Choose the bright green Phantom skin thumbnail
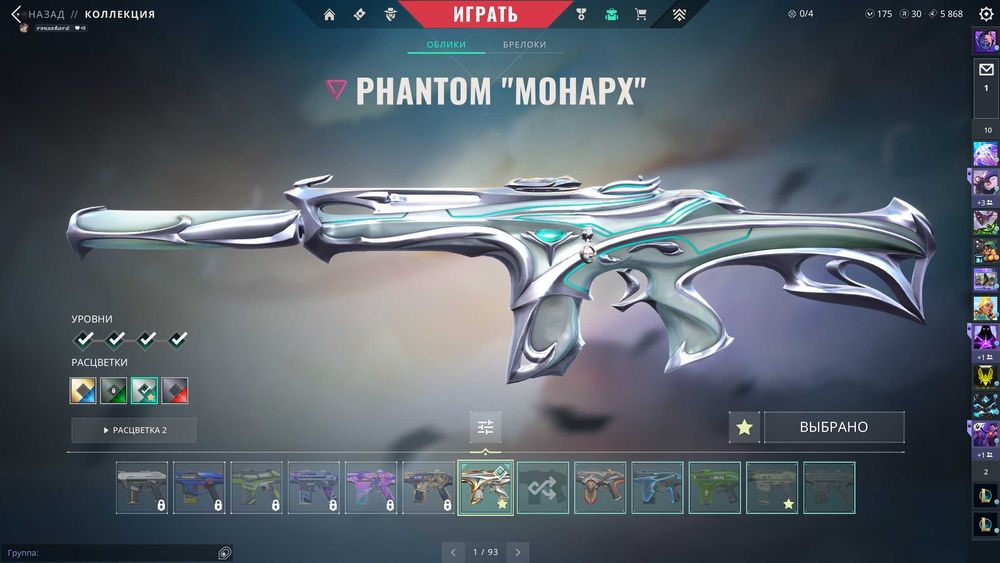1000x563 pixels. (715, 487)
